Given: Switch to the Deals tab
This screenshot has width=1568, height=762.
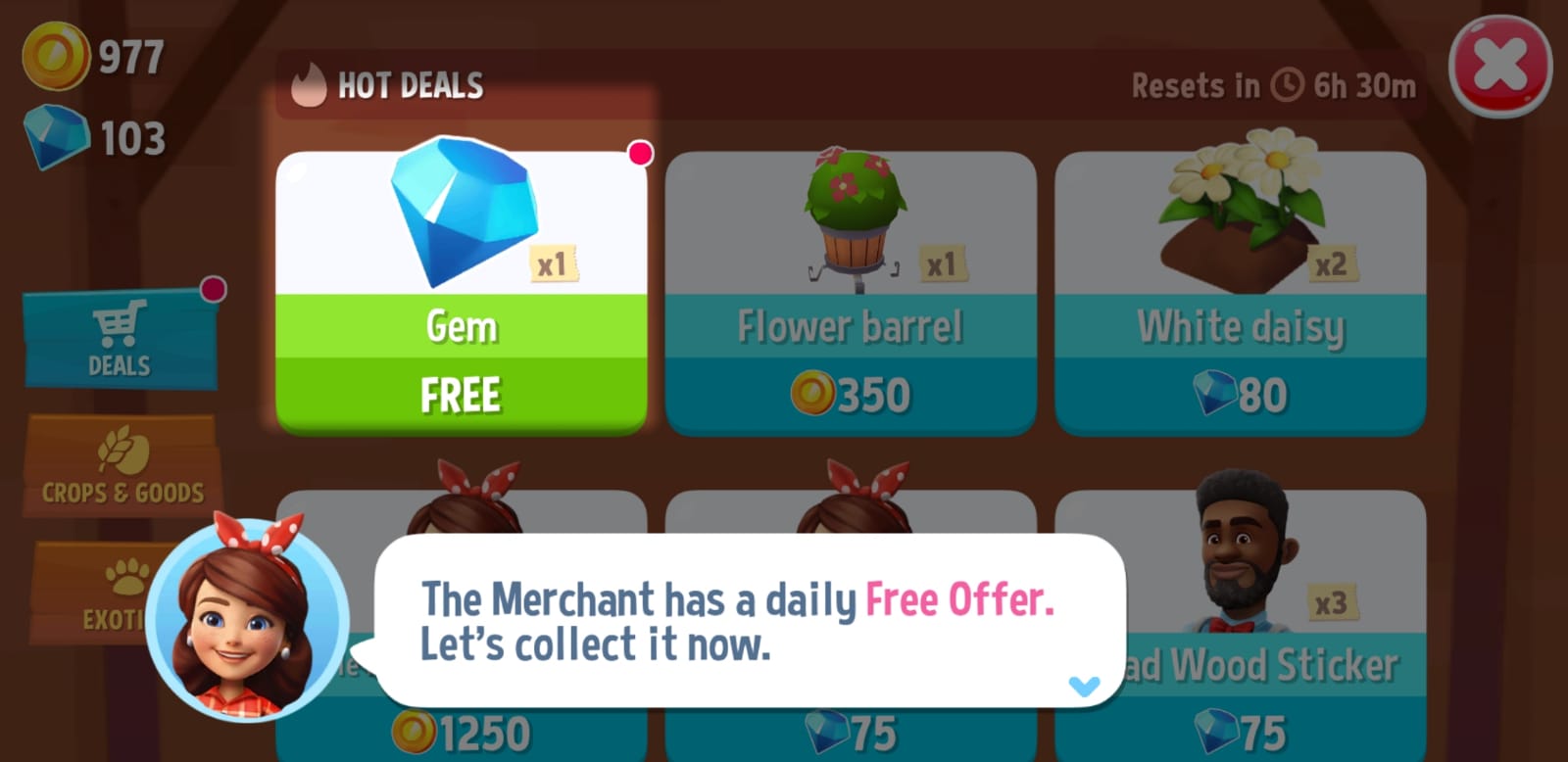Looking at the screenshot, I should click(120, 340).
